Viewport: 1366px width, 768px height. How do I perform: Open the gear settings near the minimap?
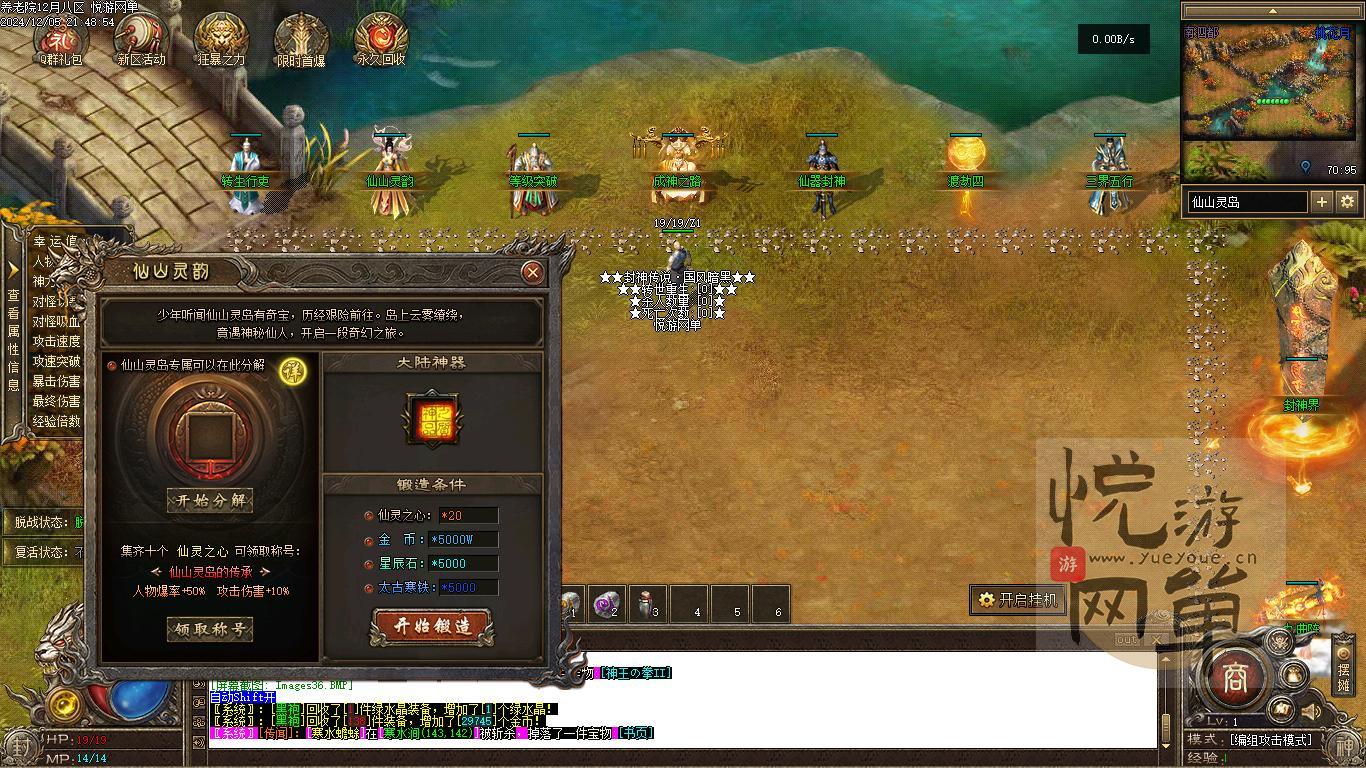[1347, 202]
